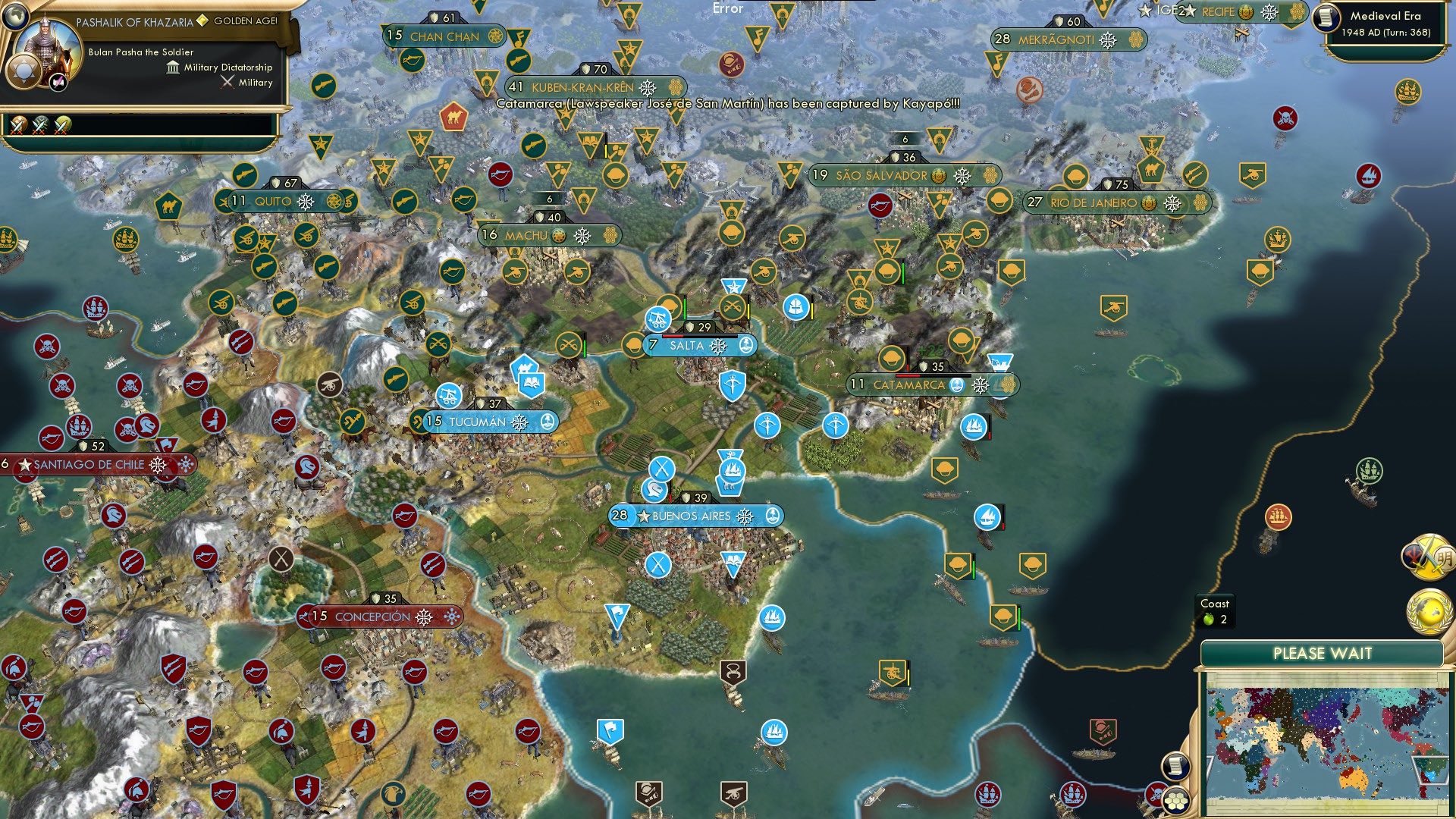Open the Concepción city banner
This screenshot has height=819, width=1456.
[x=372, y=617]
